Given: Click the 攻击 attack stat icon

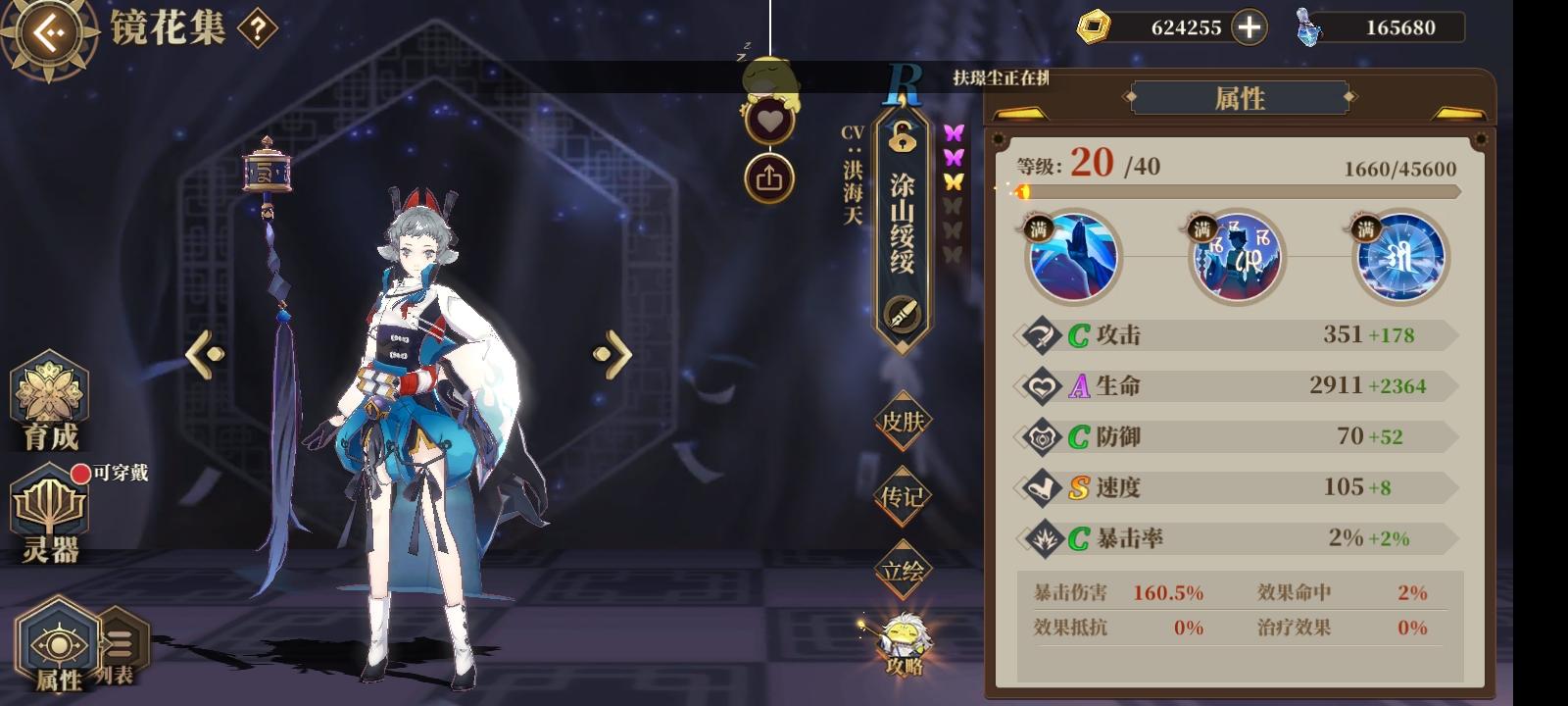Looking at the screenshot, I should pos(1039,333).
